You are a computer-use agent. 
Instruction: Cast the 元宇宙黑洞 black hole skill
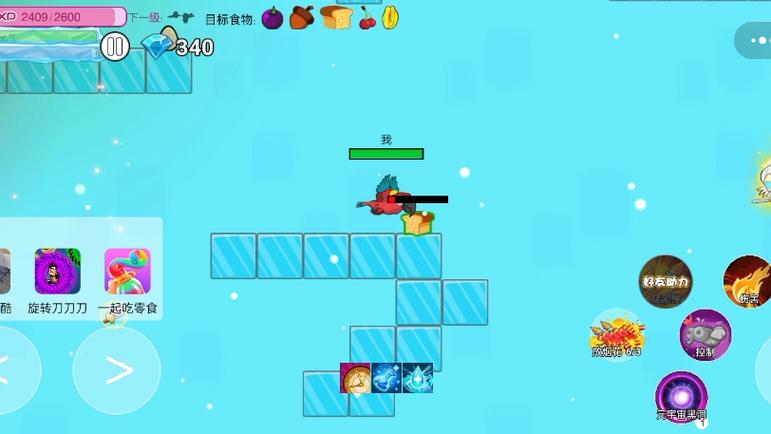[x=681, y=396]
